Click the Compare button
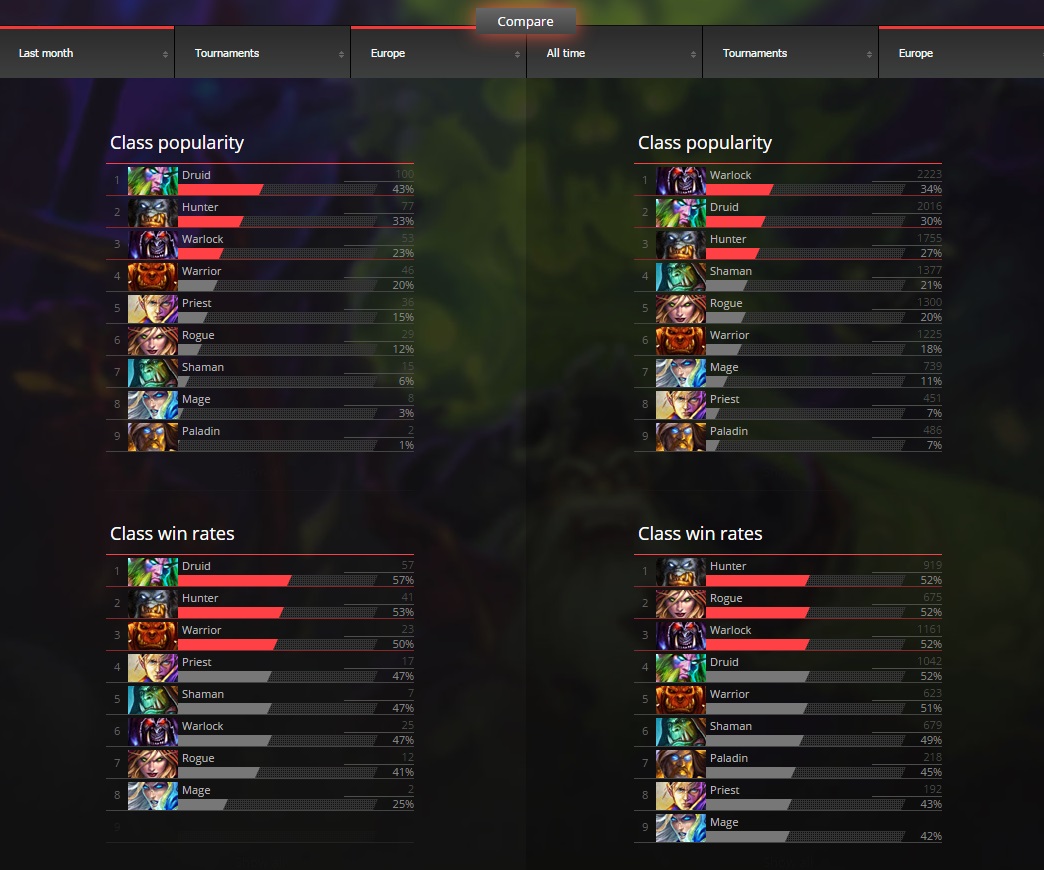This screenshot has width=1044, height=870. [x=525, y=21]
